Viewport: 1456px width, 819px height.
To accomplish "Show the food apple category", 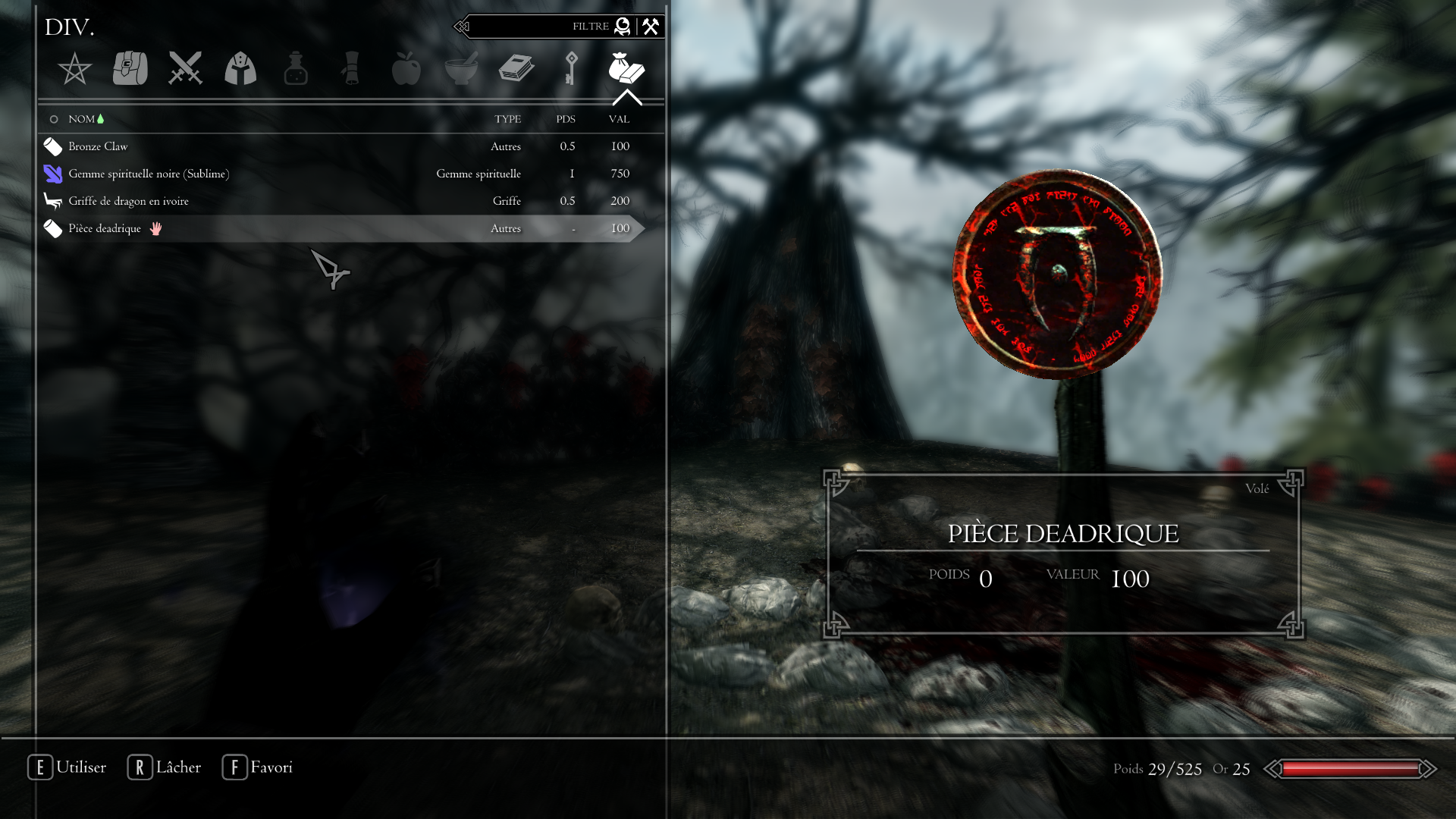I will click(406, 68).
